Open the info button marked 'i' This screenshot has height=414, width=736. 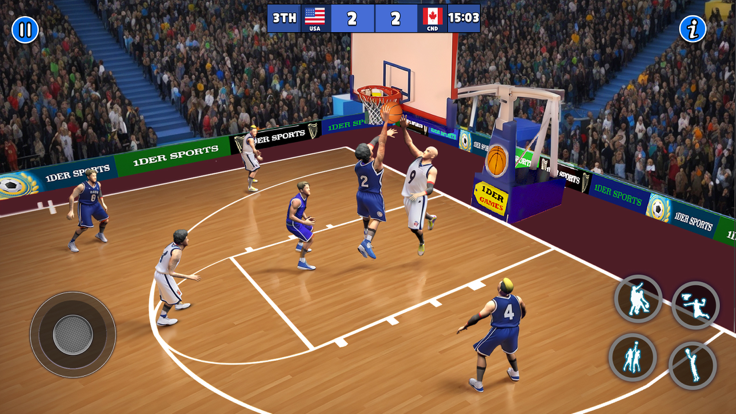pos(692,29)
